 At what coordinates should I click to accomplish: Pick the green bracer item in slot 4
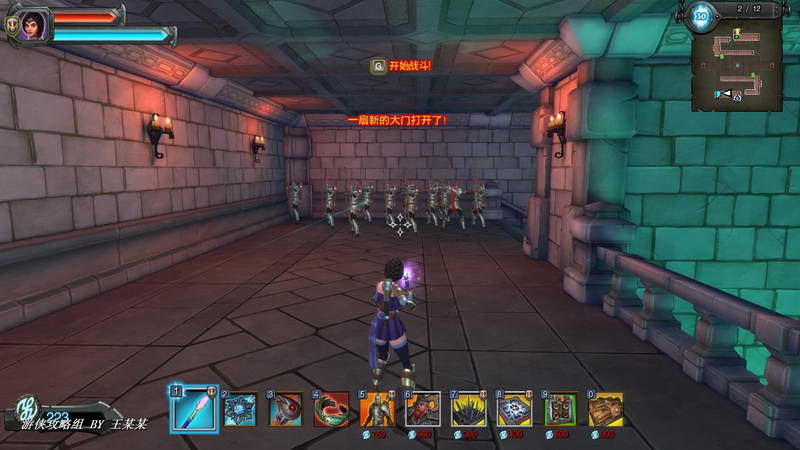coord(332,409)
